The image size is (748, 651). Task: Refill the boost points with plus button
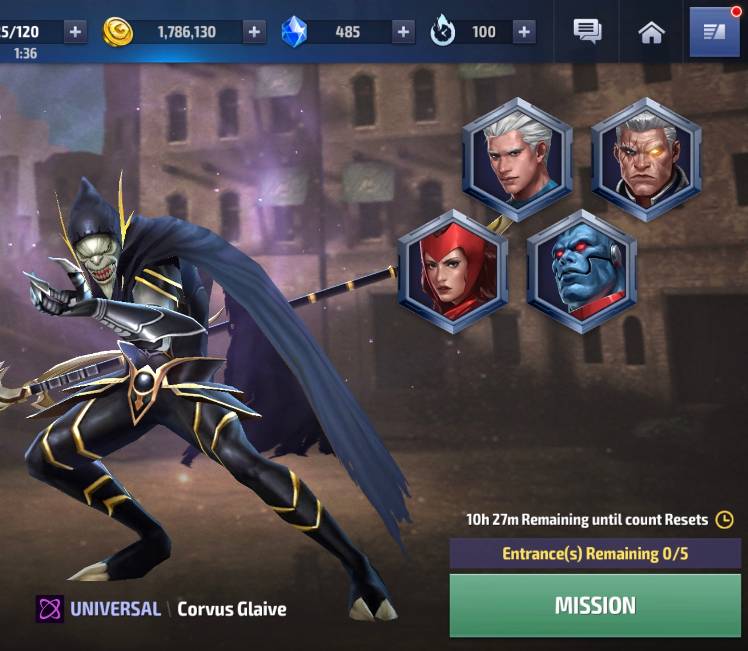tap(524, 31)
